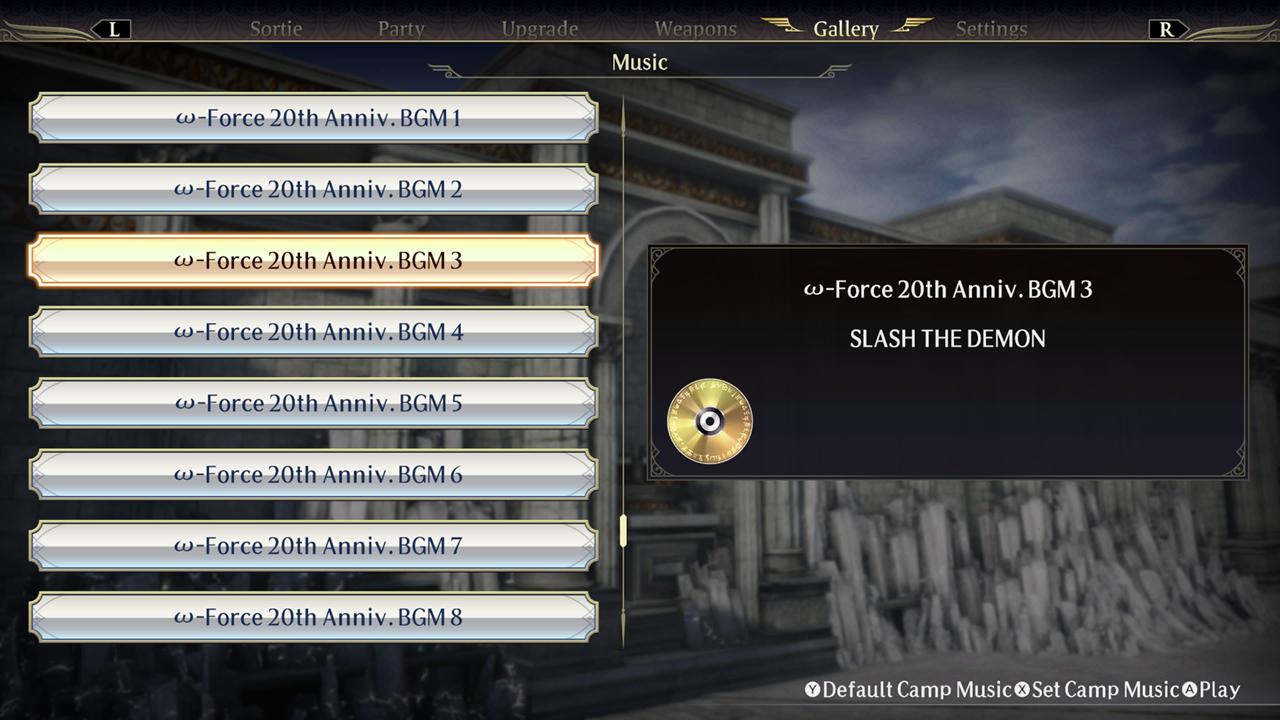Click the Play label

click(x=1218, y=690)
